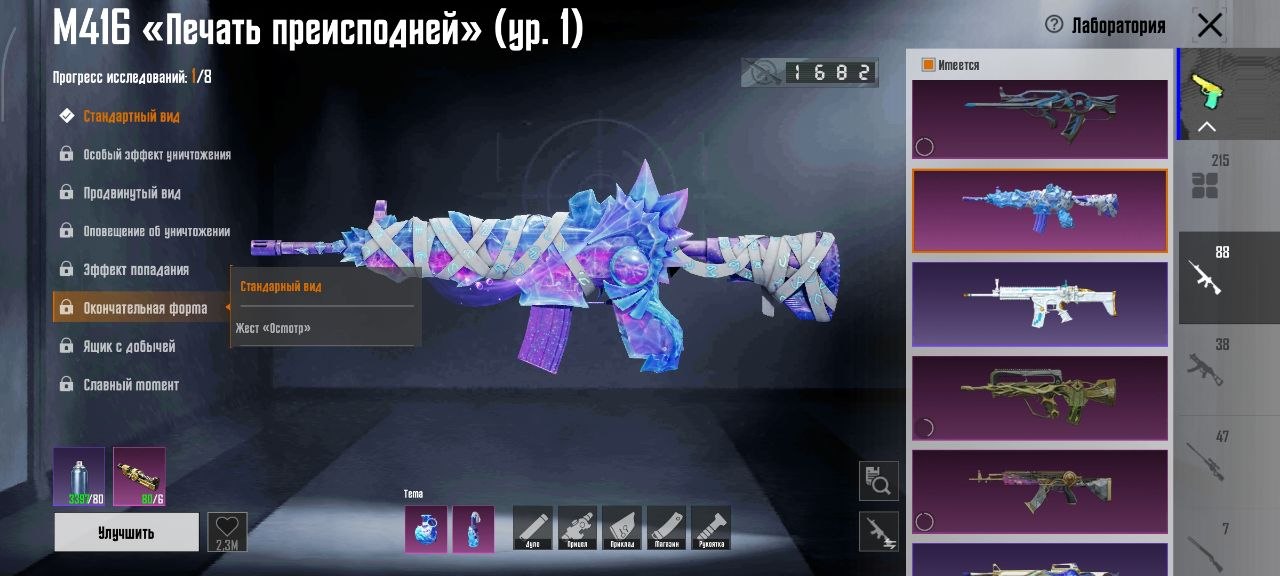Close the weapon lab screen
This screenshot has width=1280, height=576.
coord(1209,25)
